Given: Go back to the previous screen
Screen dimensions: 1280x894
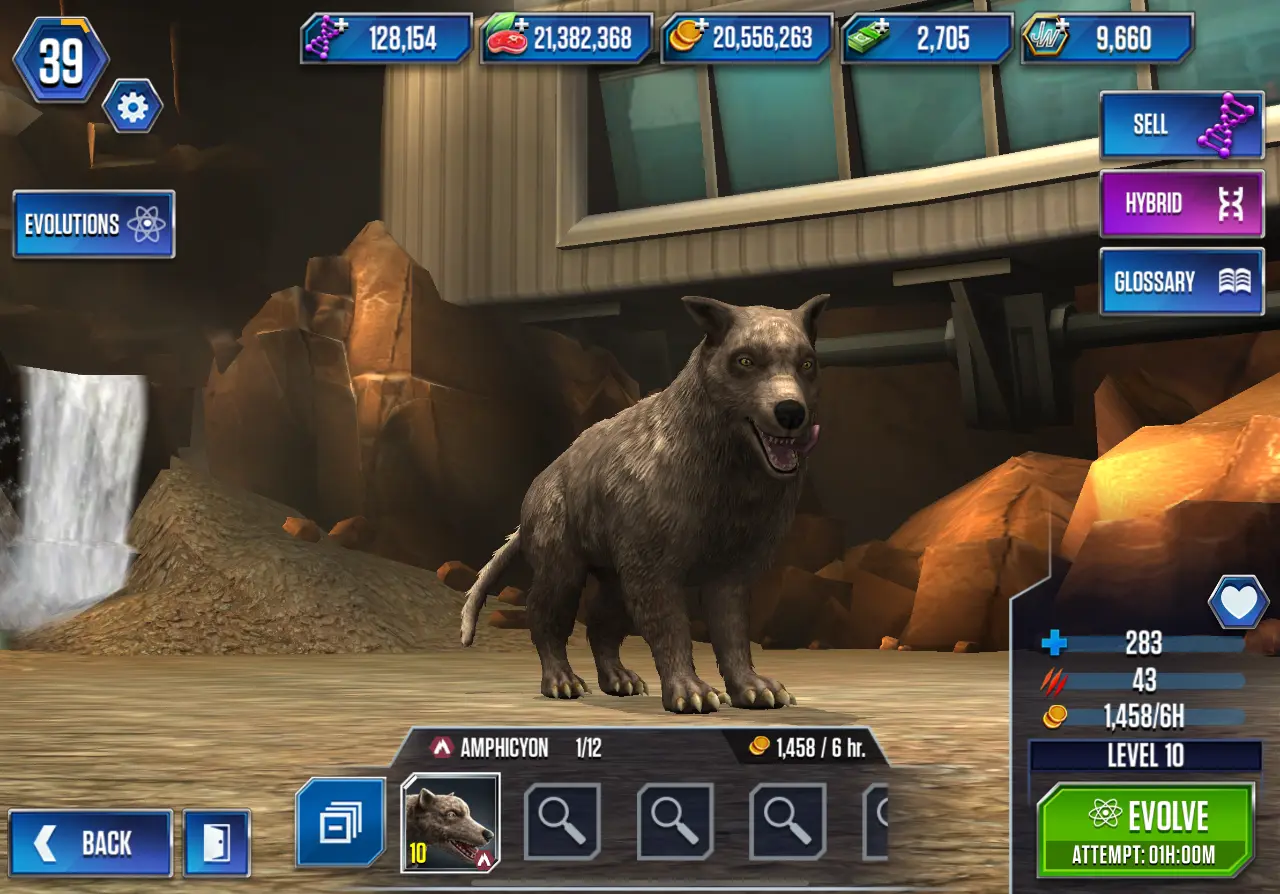Looking at the screenshot, I should pos(91,843).
